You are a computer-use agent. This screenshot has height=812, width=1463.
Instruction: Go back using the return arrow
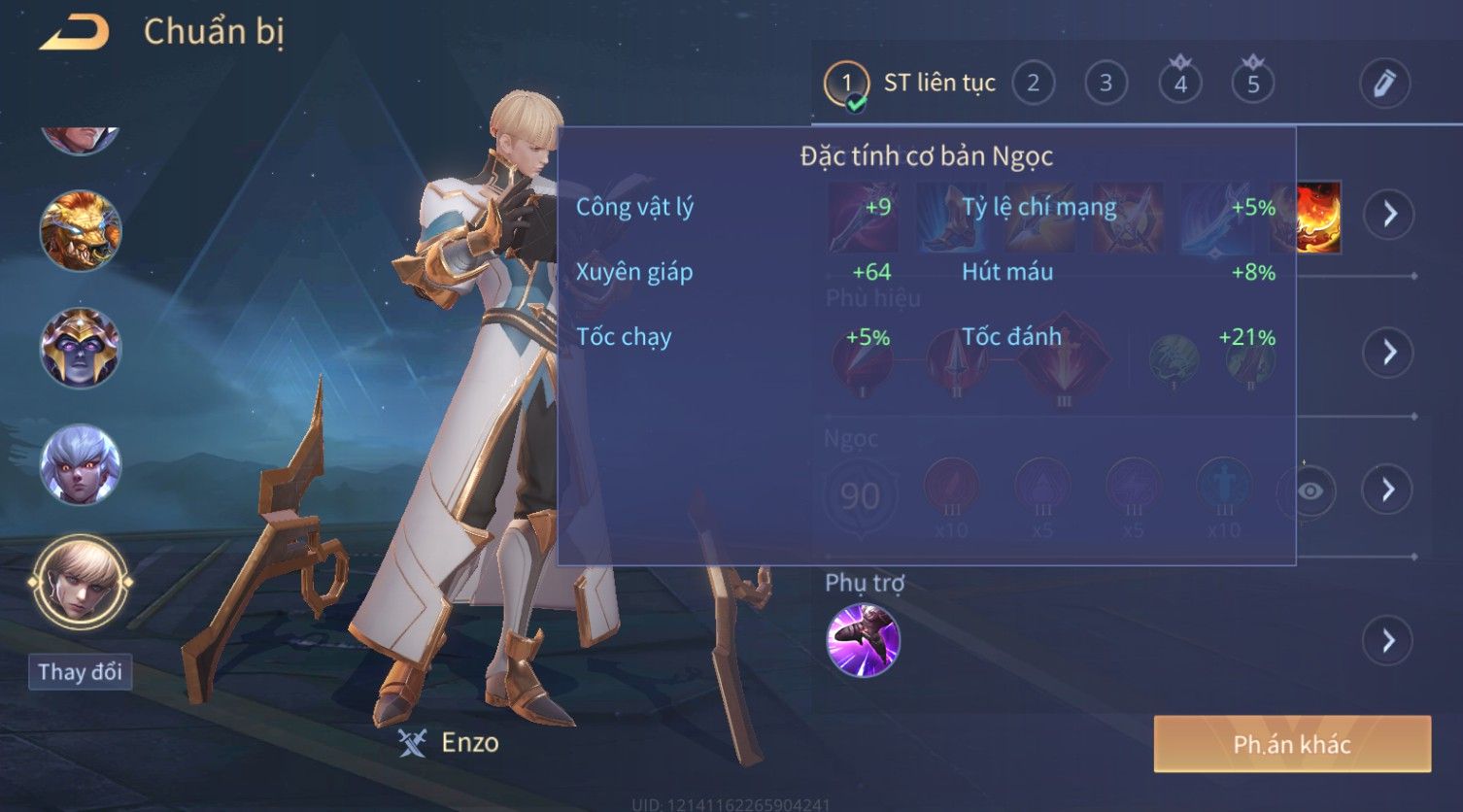click(x=74, y=33)
